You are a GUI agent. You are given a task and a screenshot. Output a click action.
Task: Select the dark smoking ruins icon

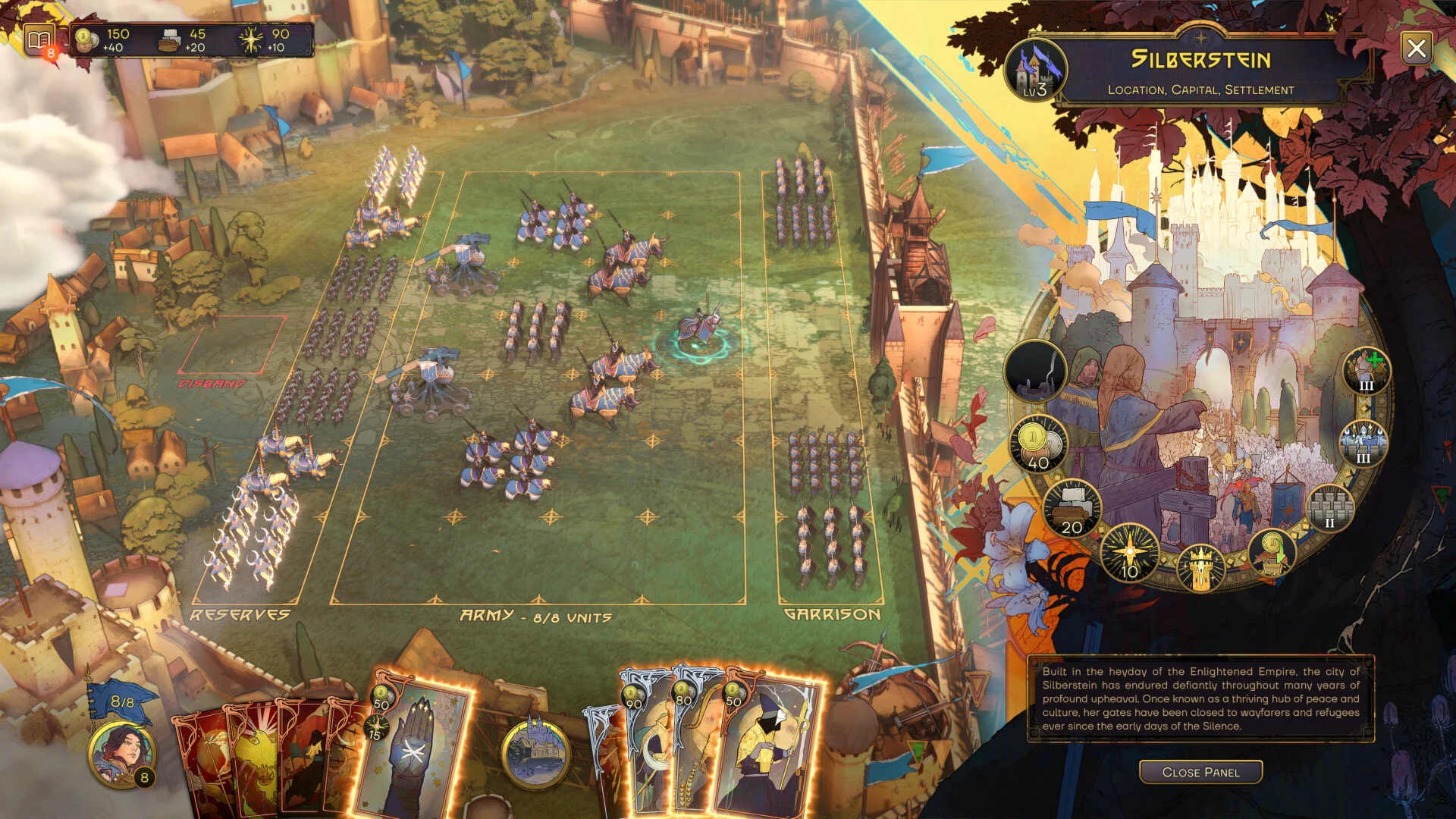[x=1035, y=372]
